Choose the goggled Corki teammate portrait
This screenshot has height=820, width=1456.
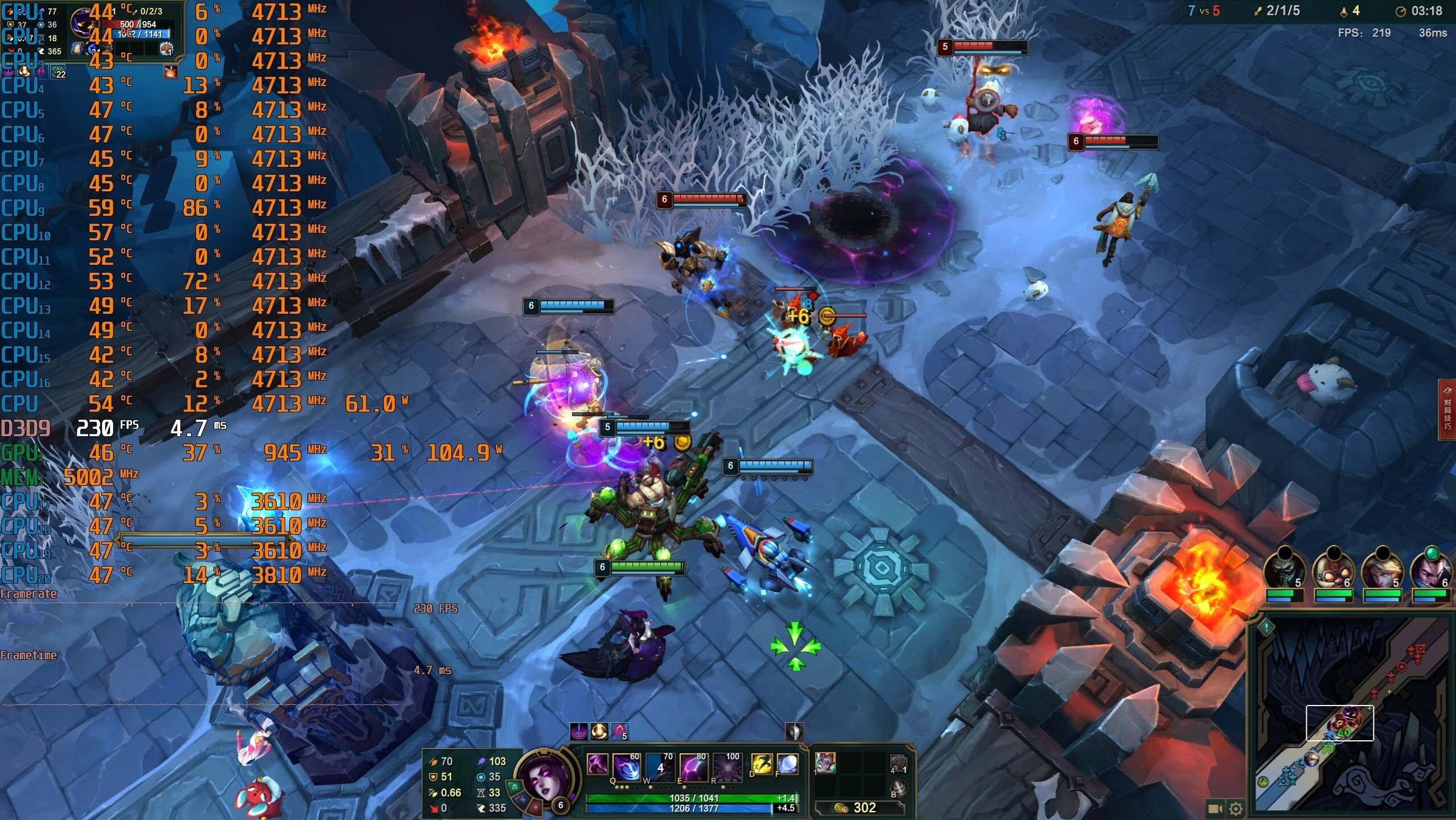pyautogui.click(x=1334, y=569)
